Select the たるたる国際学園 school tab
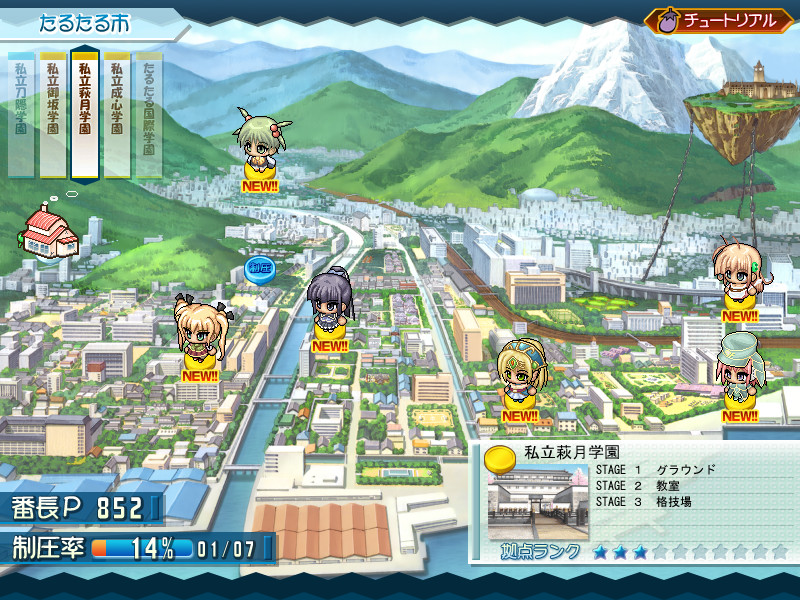This screenshot has height=600, width=800. pos(148,112)
